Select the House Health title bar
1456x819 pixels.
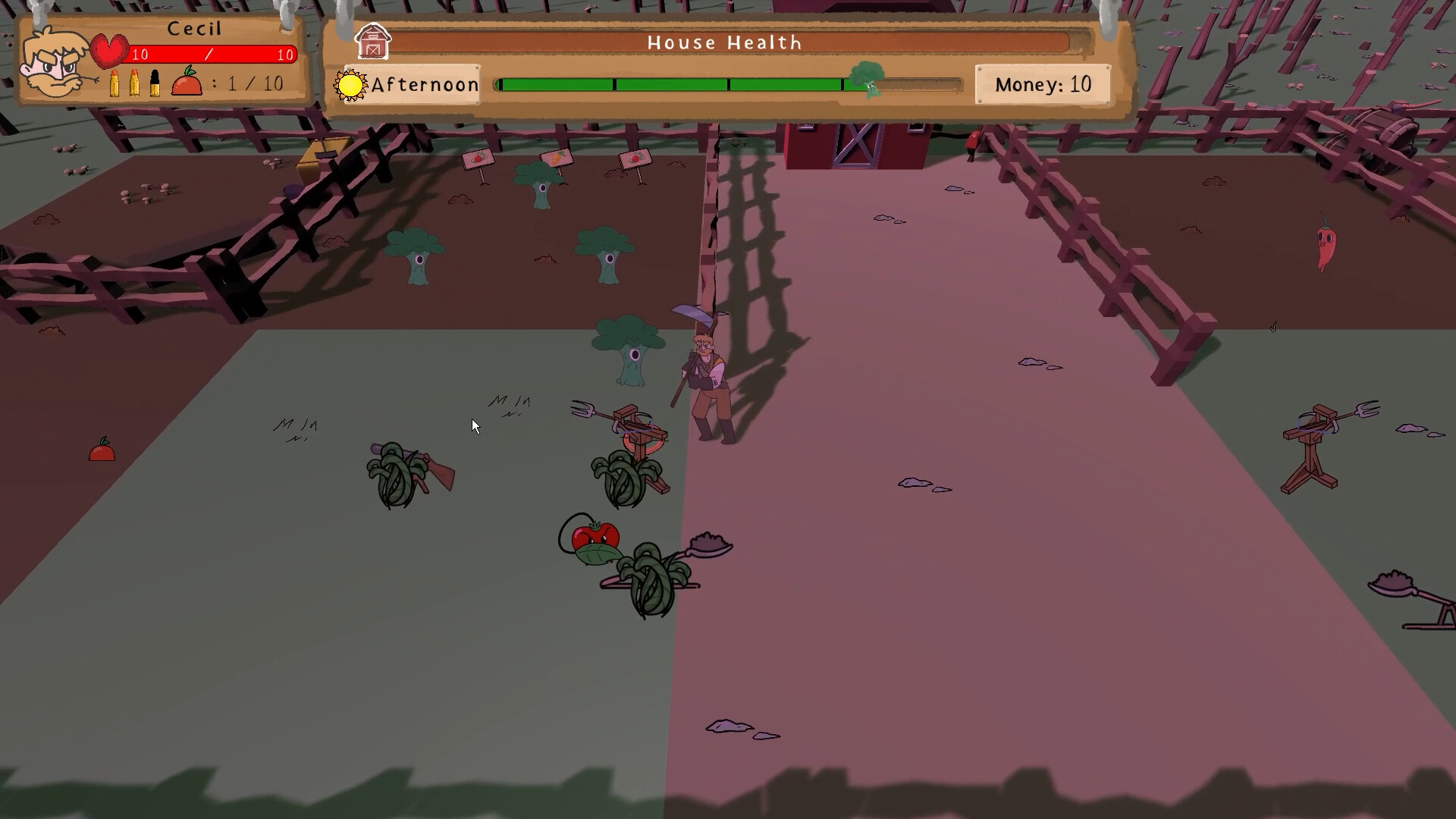pos(723,42)
